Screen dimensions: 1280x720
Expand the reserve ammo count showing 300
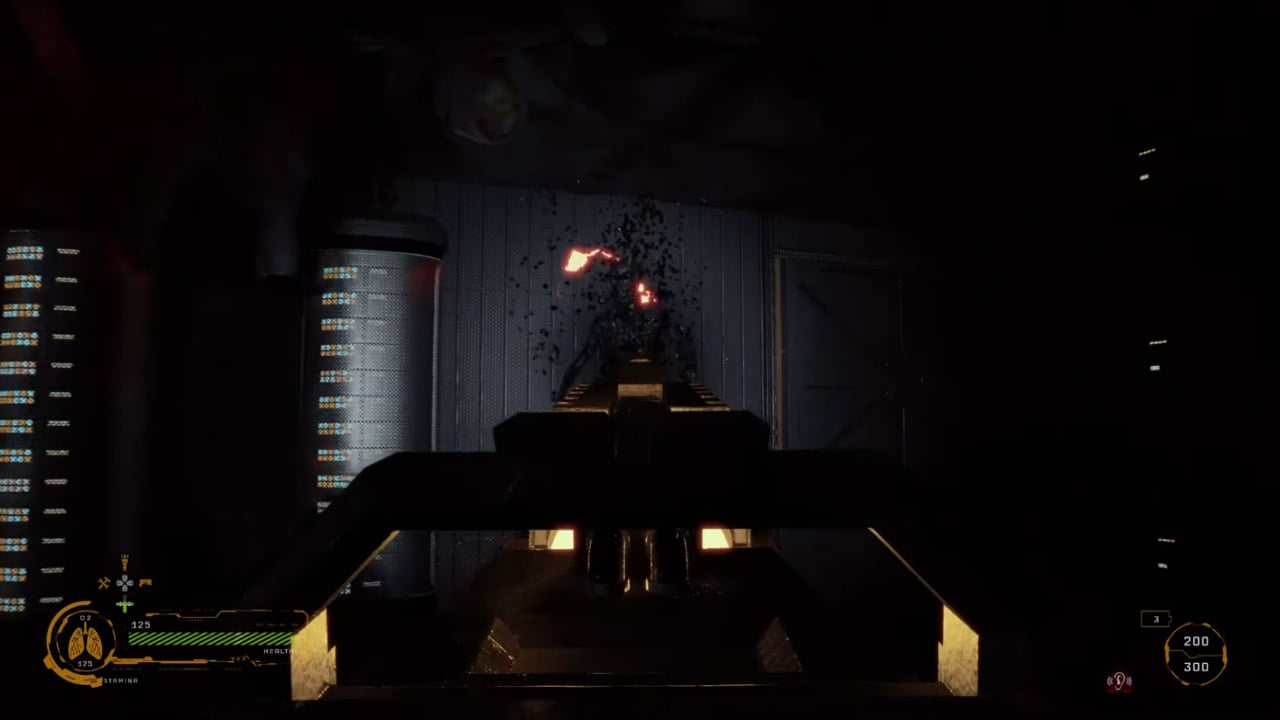(1196, 665)
